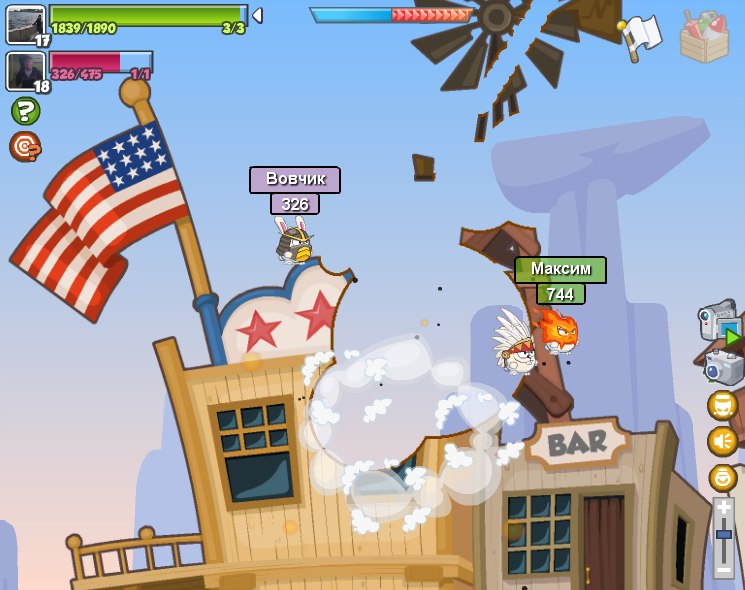Take a screenshot with the photo camera
The width and height of the screenshot is (745, 590).
tap(724, 367)
